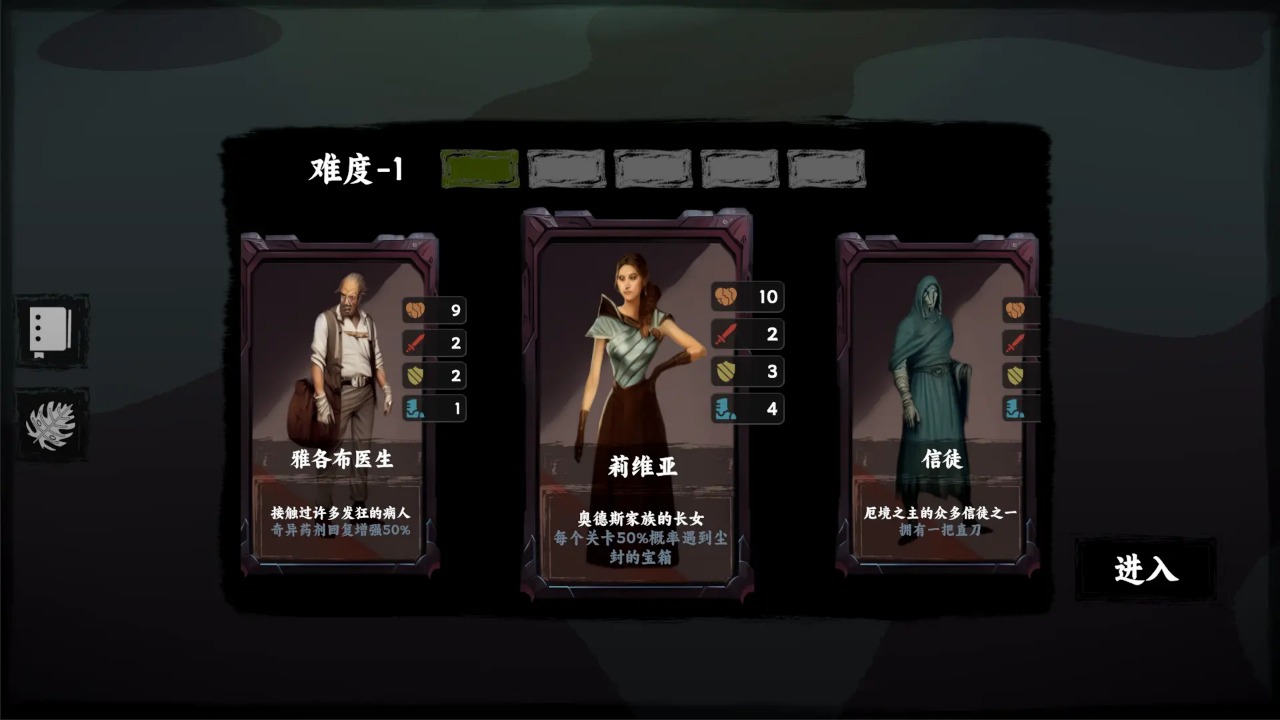Image resolution: width=1280 pixels, height=720 pixels.
Task: Click the green highlighted difficulty segment
Action: pyautogui.click(x=478, y=169)
